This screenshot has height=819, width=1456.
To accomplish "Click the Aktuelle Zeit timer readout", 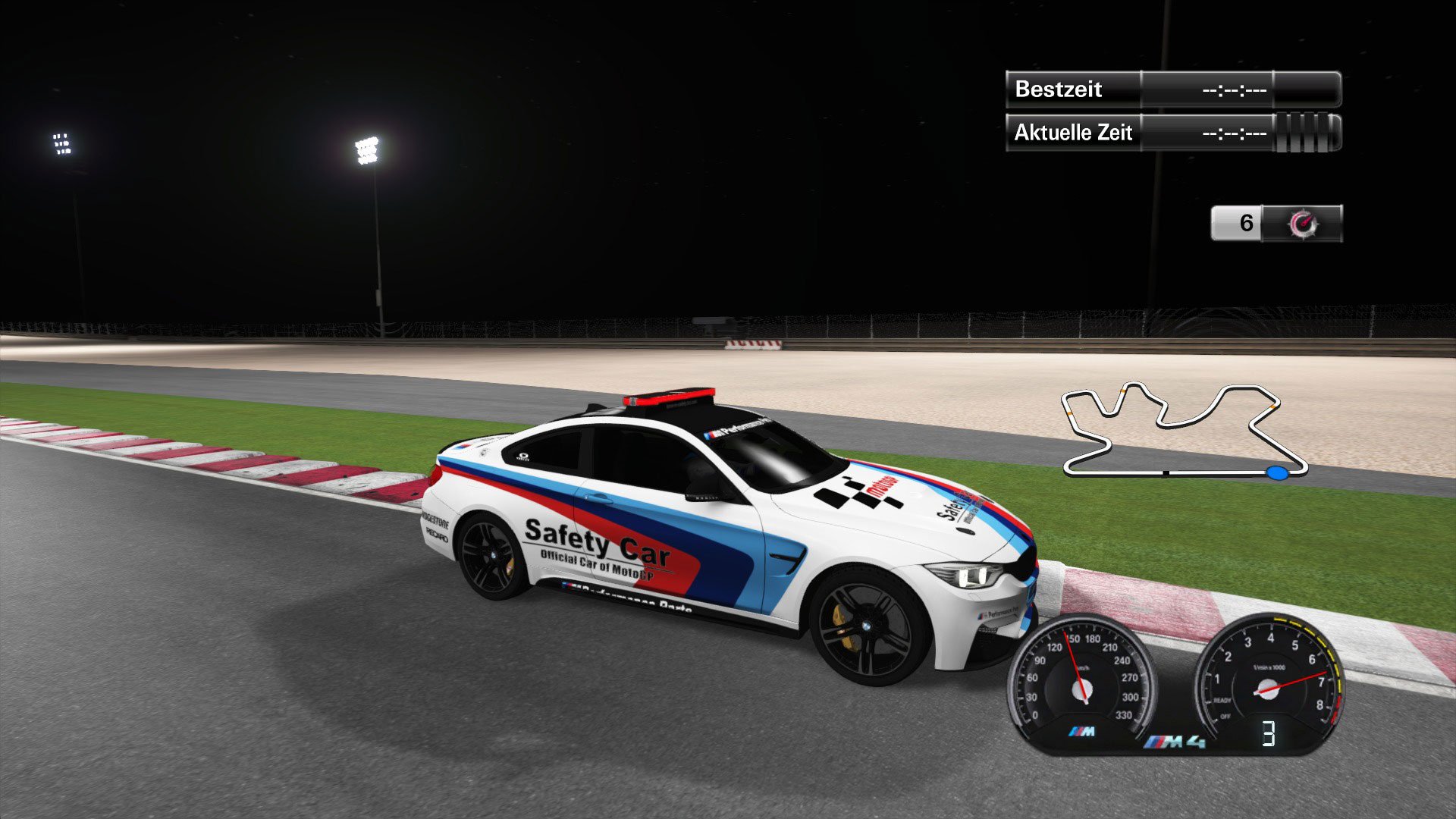I will click(x=1235, y=133).
